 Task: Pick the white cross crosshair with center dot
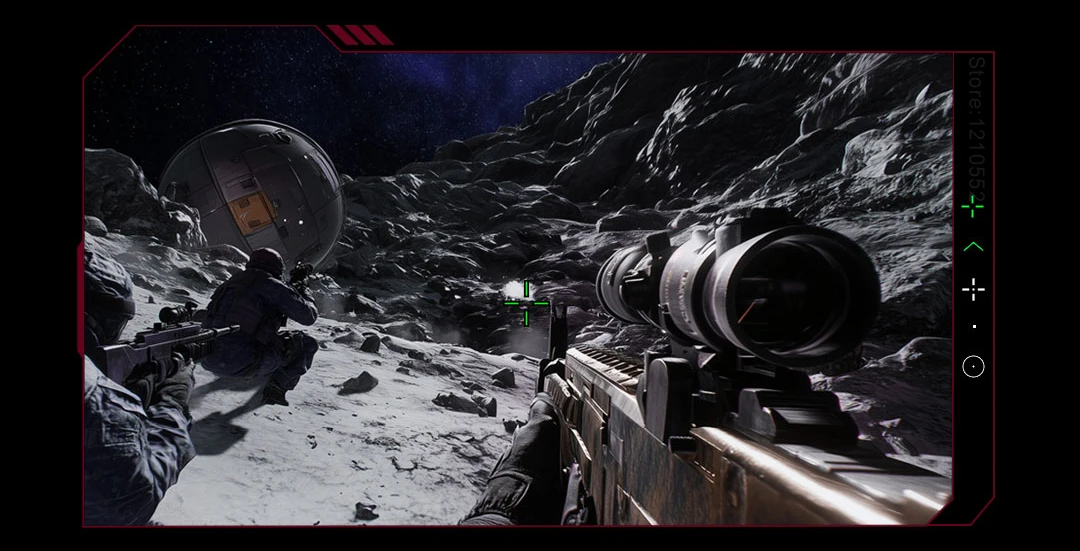click(972, 290)
